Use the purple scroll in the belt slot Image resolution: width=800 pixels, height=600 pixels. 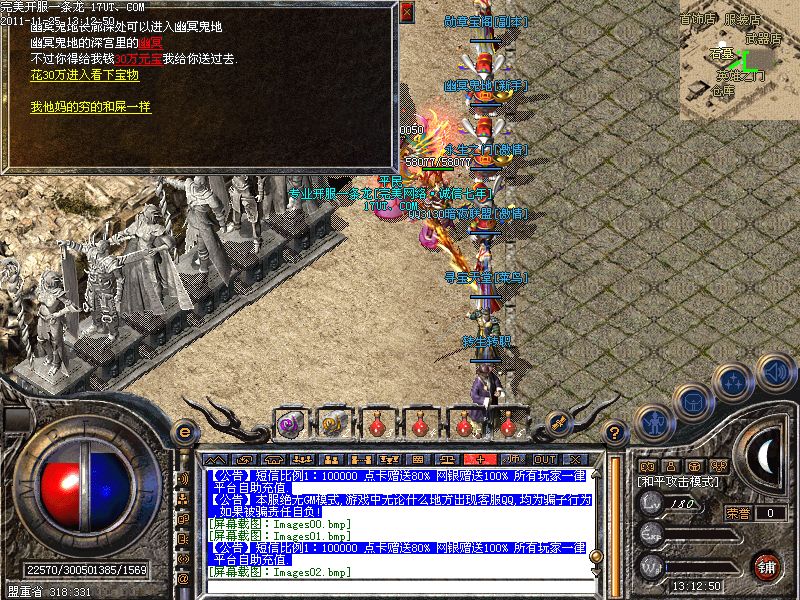(290, 423)
